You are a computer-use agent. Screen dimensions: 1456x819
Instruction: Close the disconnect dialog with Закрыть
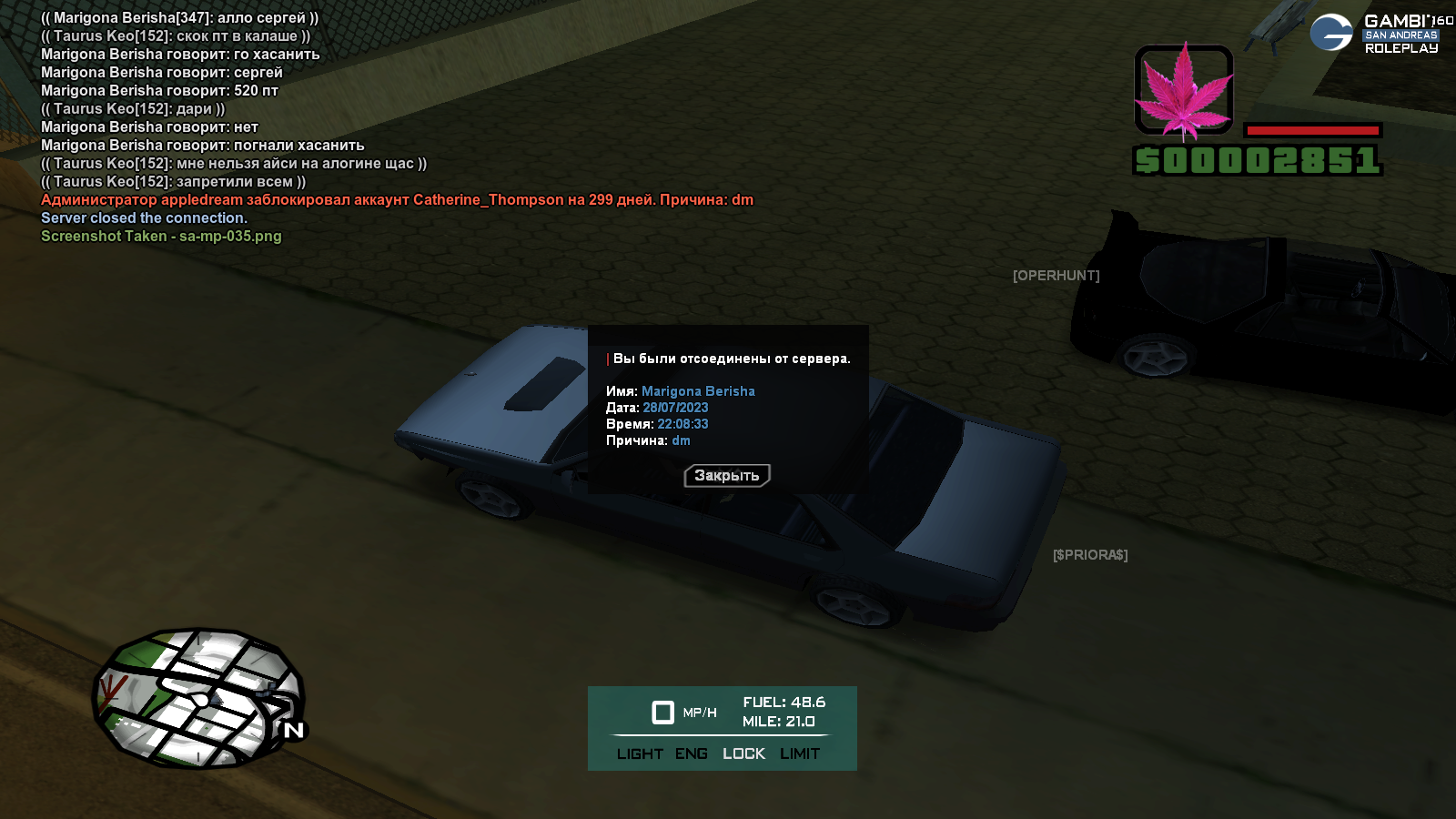pos(727,475)
